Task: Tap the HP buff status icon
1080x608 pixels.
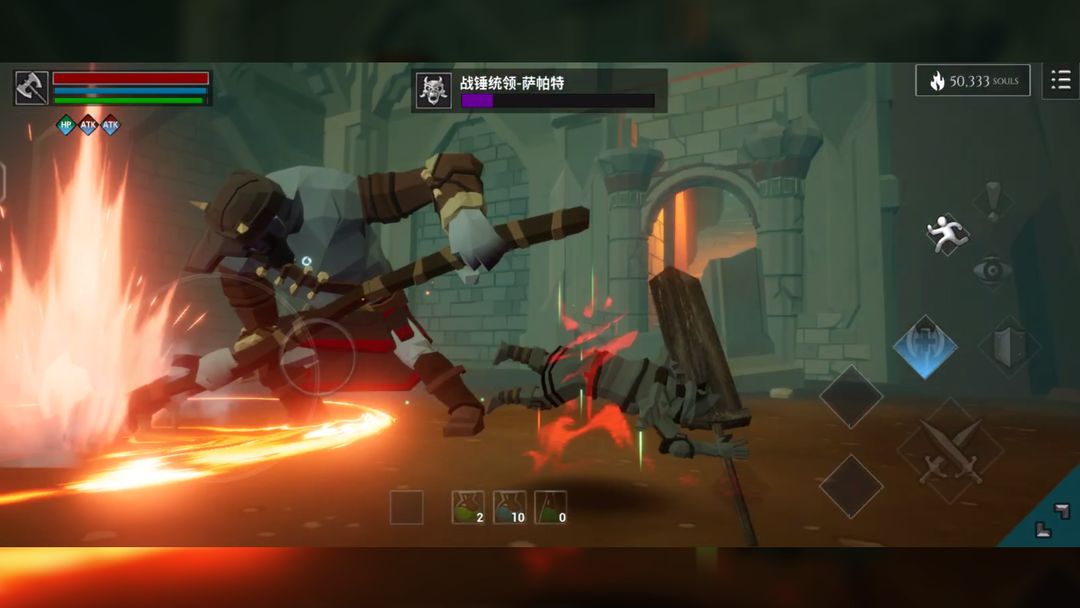Action: (66, 125)
